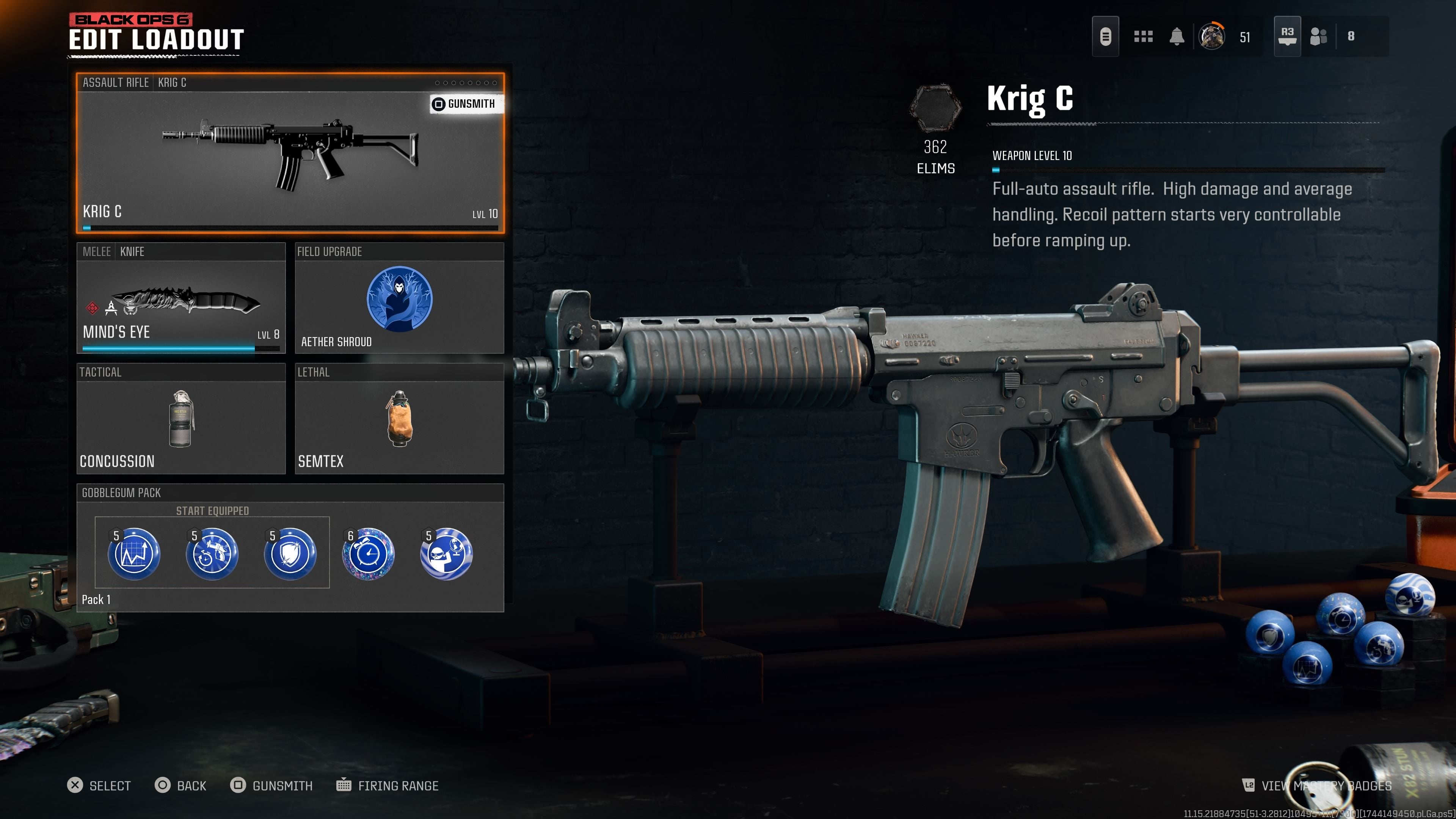Select the gun-and-clock gobblegum
1456x819 pixels.
(212, 554)
